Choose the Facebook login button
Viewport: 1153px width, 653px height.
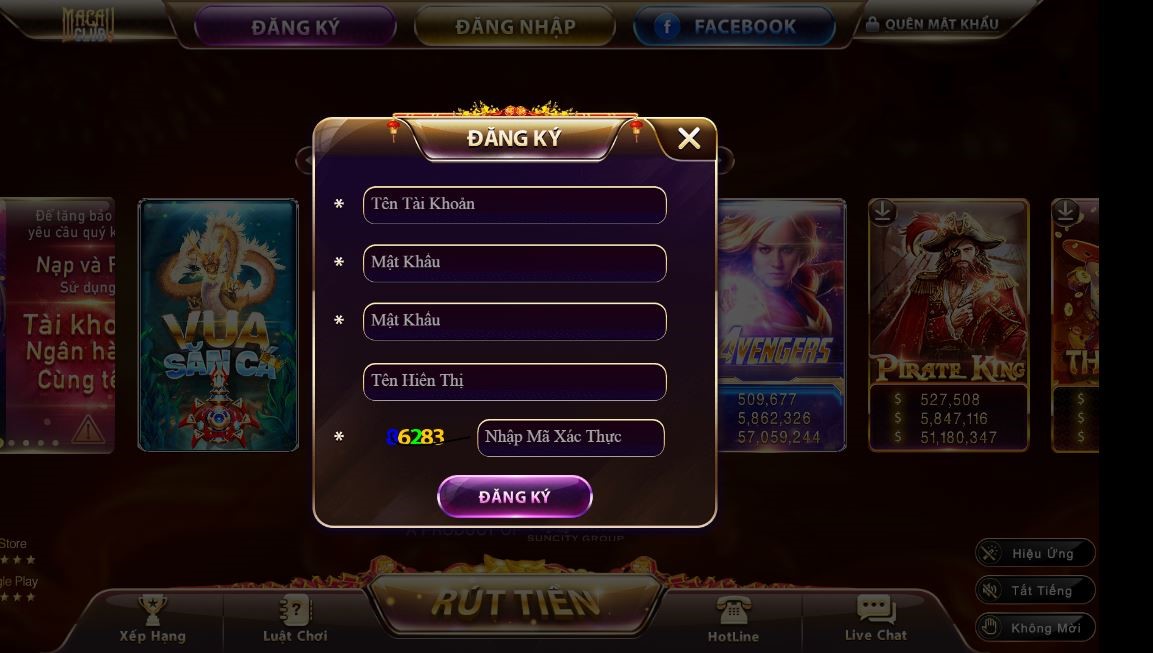[x=734, y=27]
